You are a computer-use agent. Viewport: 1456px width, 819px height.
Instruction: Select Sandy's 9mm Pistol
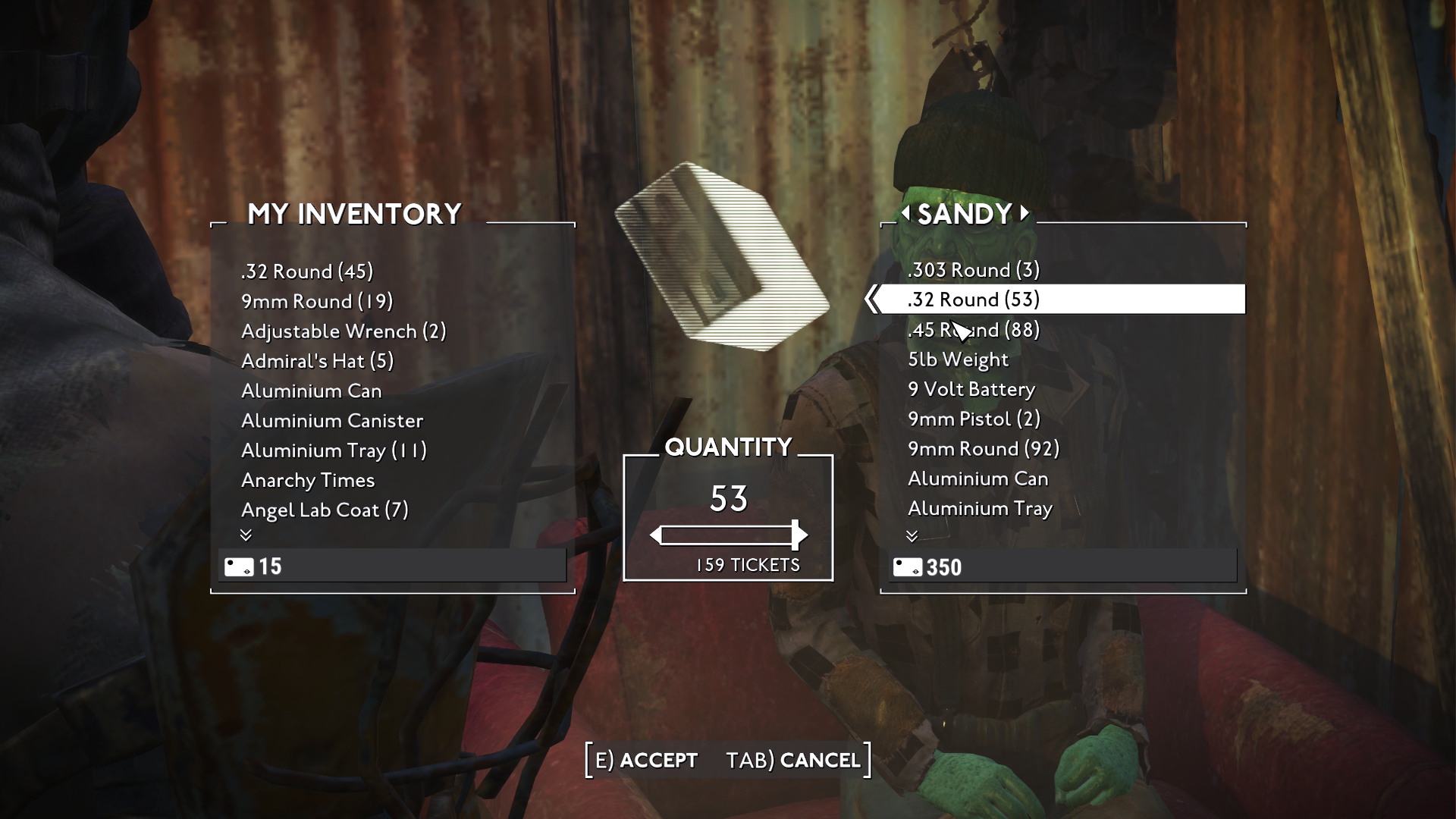[x=974, y=419]
